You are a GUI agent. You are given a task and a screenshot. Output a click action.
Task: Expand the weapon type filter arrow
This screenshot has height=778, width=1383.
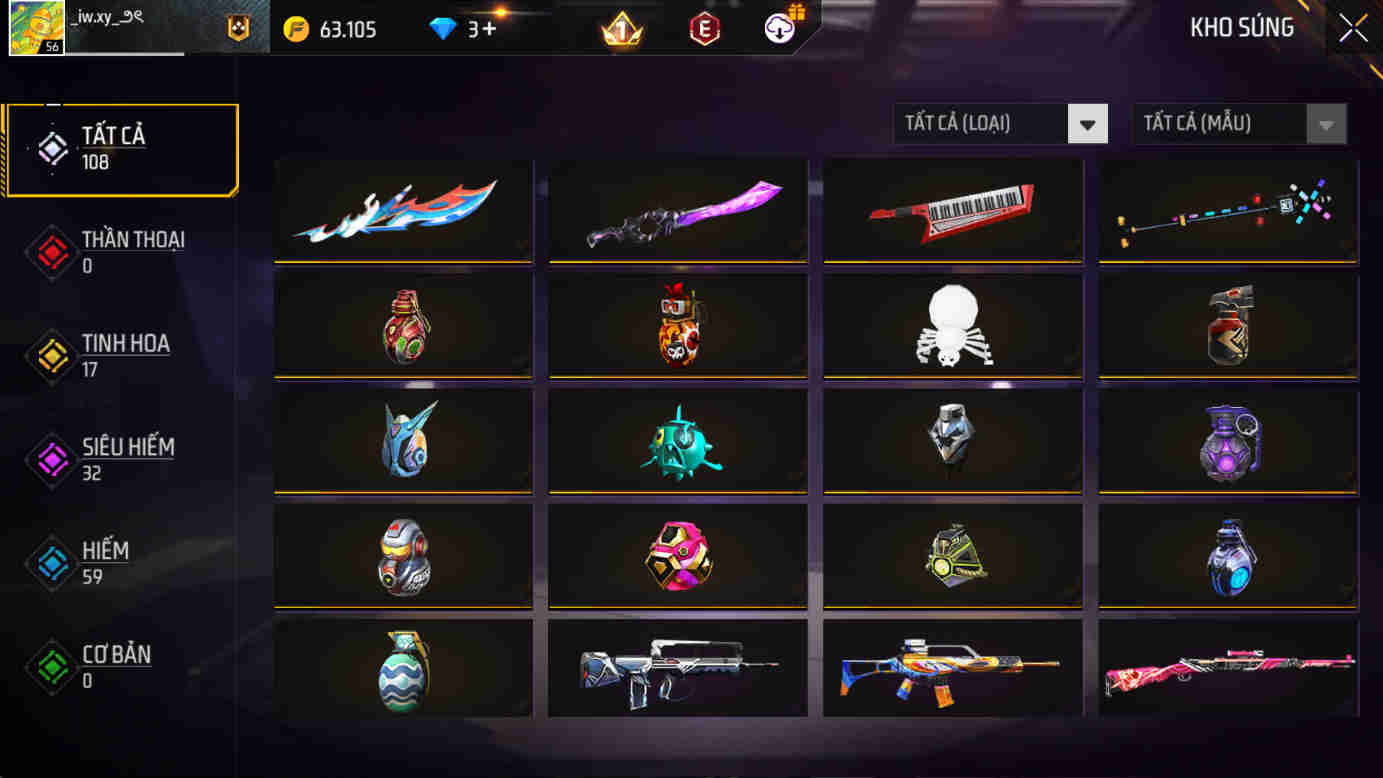tap(1087, 123)
